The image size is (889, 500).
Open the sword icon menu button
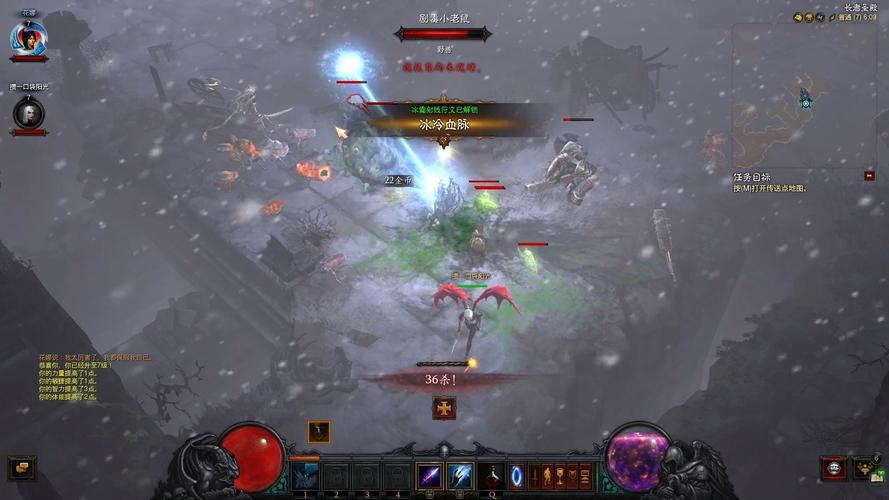(x=535, y=475)
